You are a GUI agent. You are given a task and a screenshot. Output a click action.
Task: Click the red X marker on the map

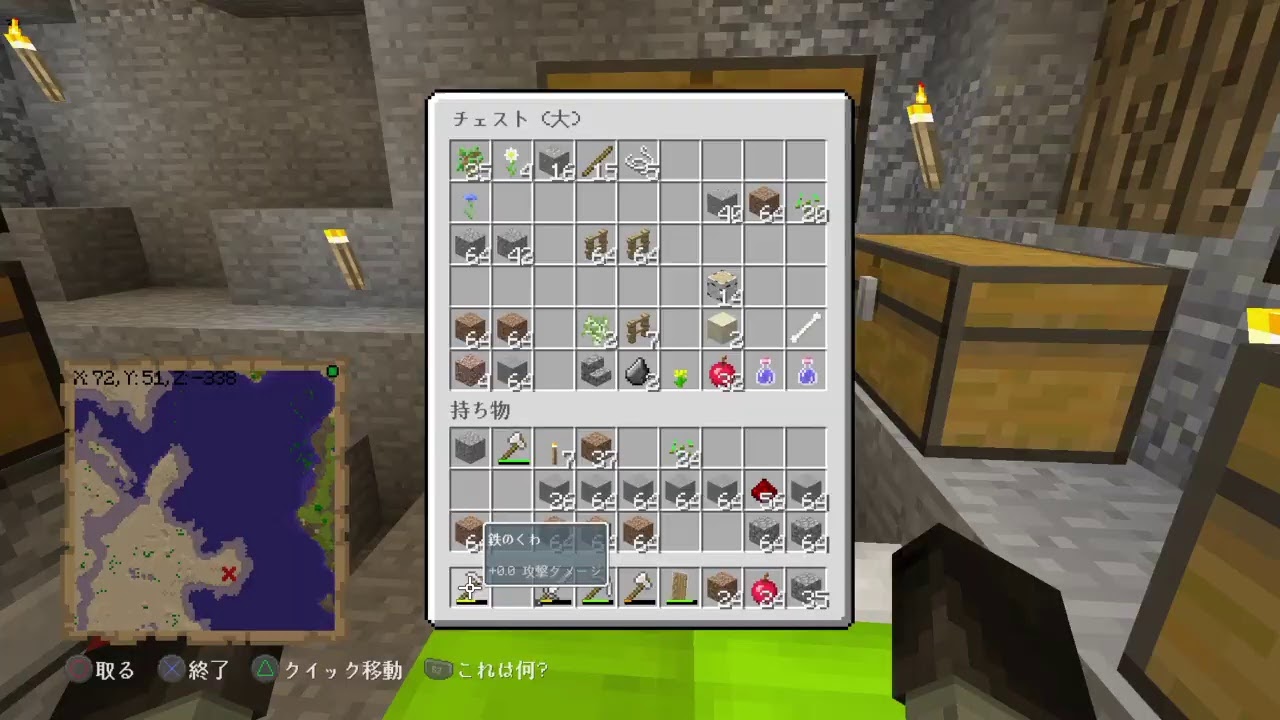(x=228, y=574)
